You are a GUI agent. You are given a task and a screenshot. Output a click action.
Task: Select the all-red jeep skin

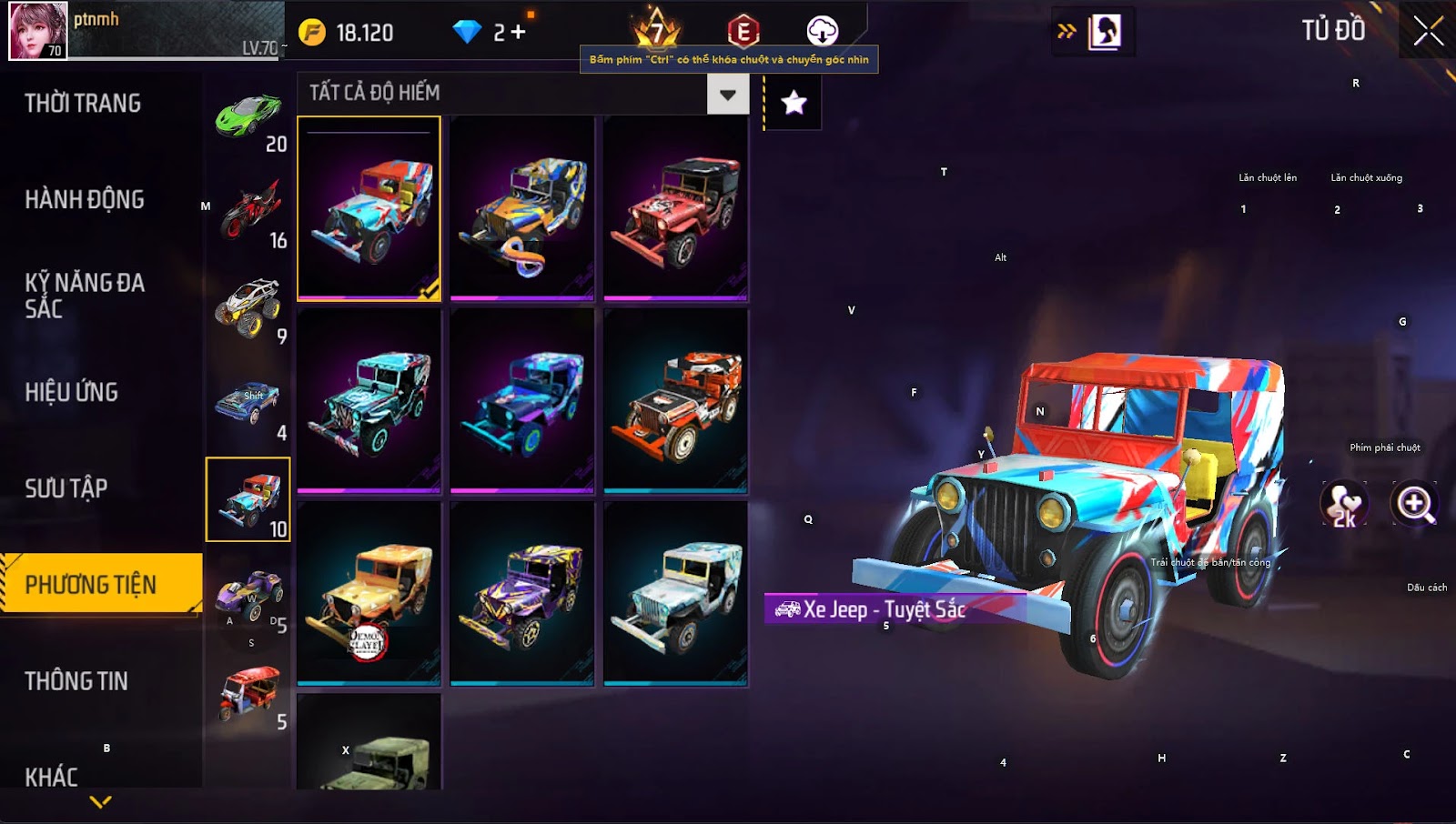[675, 209]
